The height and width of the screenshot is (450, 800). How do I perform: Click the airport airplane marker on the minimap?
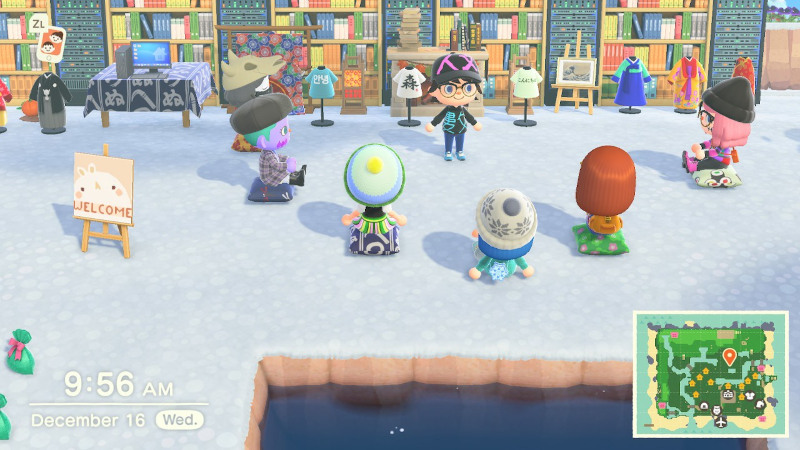[722, 421]
